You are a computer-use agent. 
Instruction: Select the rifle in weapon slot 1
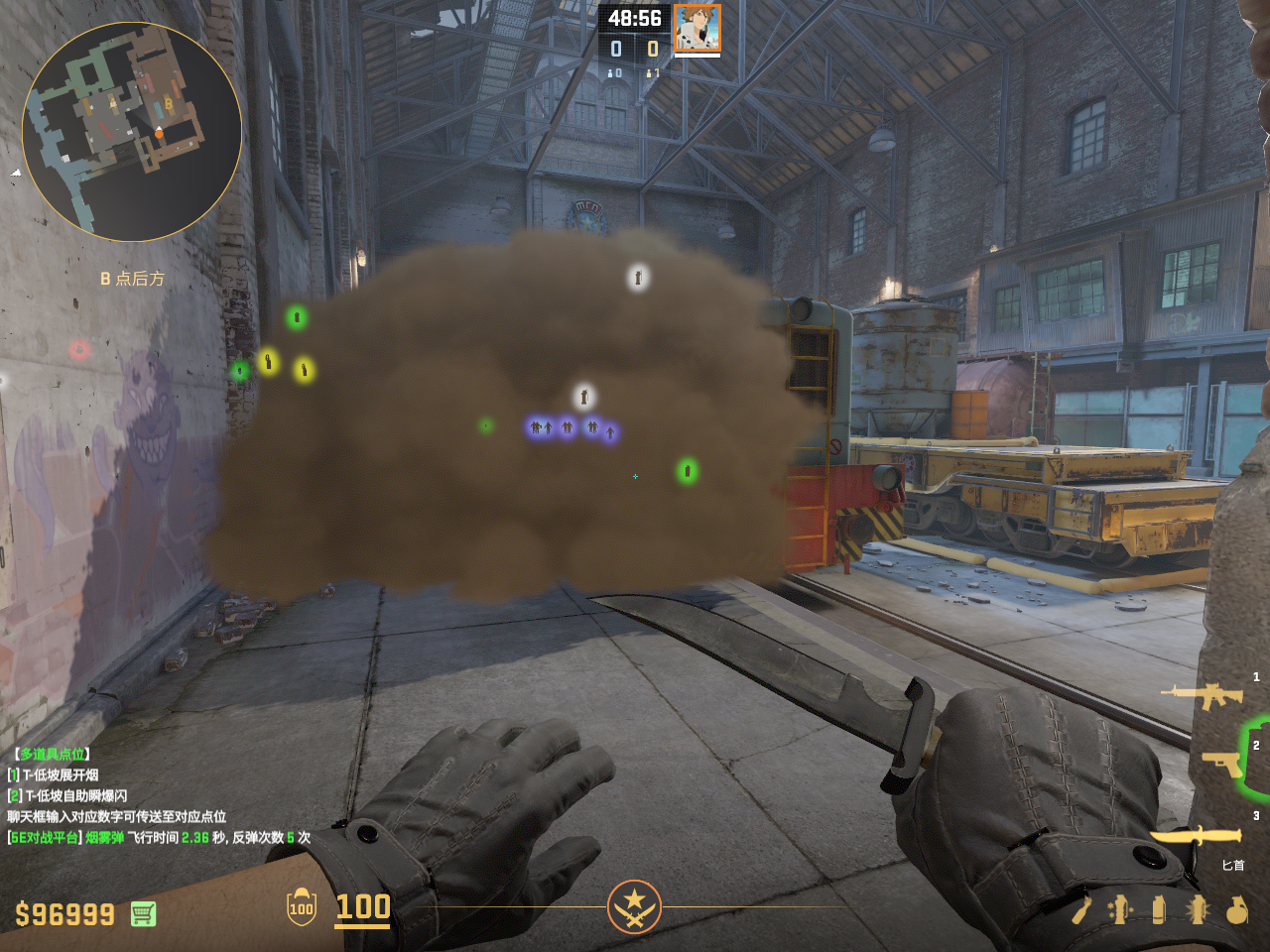pos(1205,694)
